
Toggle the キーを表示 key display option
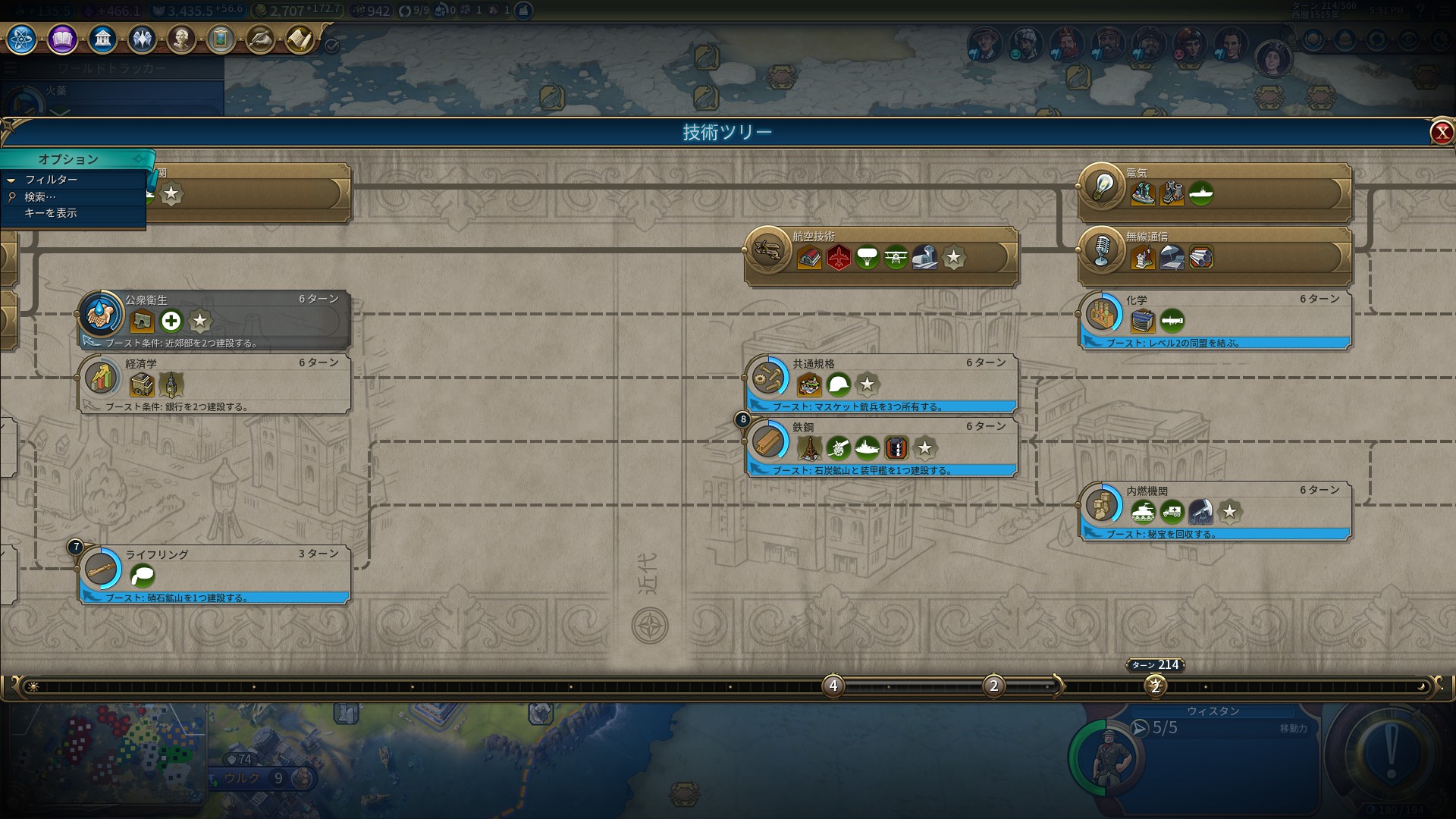coord(50,213)
